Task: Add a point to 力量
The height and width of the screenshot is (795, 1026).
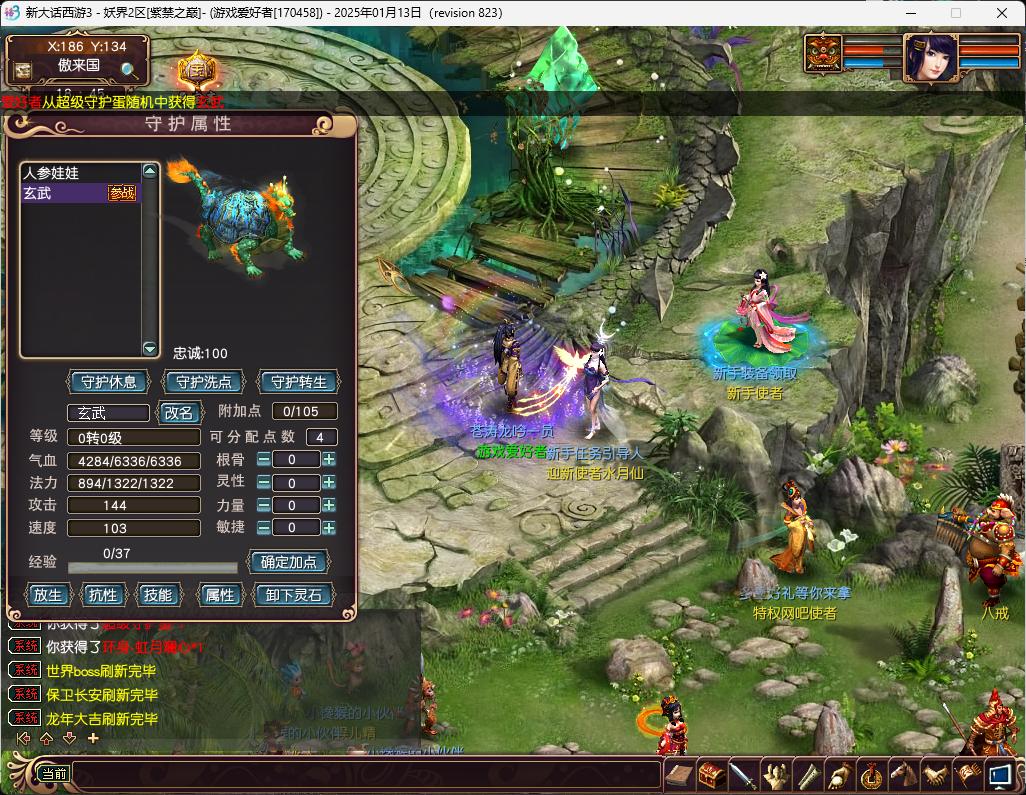Action: click(x=328, y=505)
